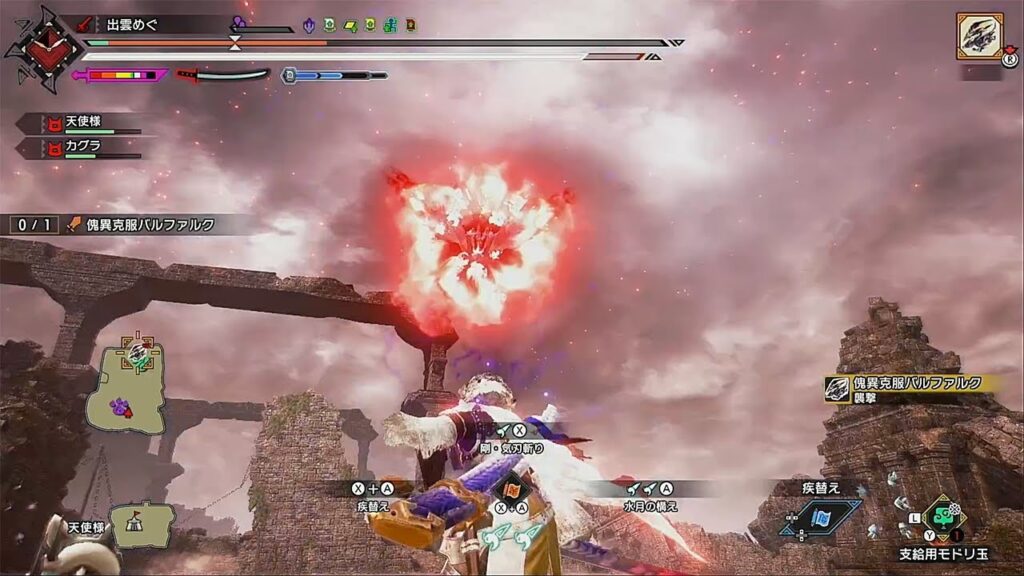Click the monster target marker on minimap
The height and width of the screenshot is (576, 1024).
pyautogui.click(x=136, y=352)
